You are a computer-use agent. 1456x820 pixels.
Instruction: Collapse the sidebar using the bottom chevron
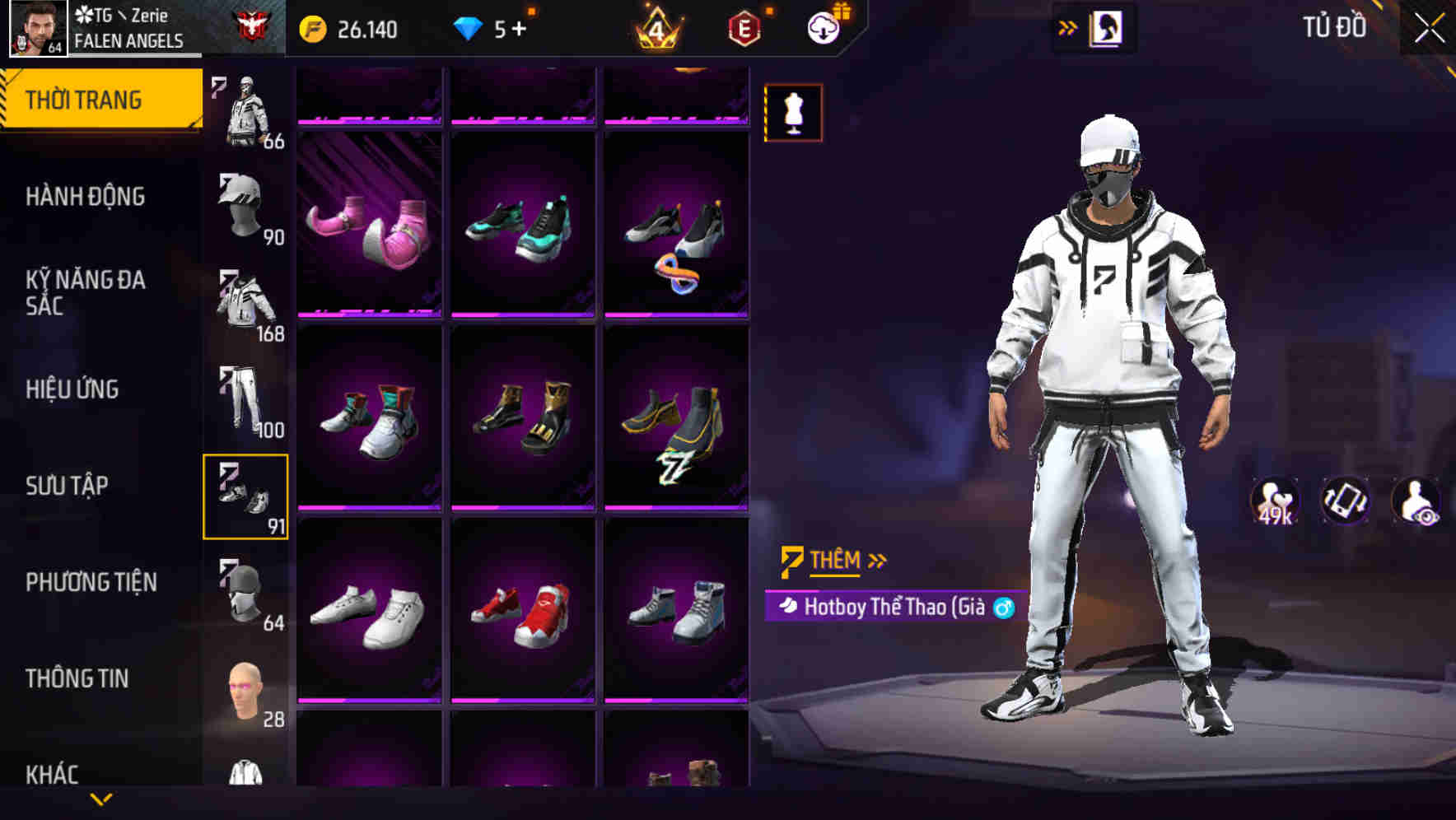coord(102,800)
